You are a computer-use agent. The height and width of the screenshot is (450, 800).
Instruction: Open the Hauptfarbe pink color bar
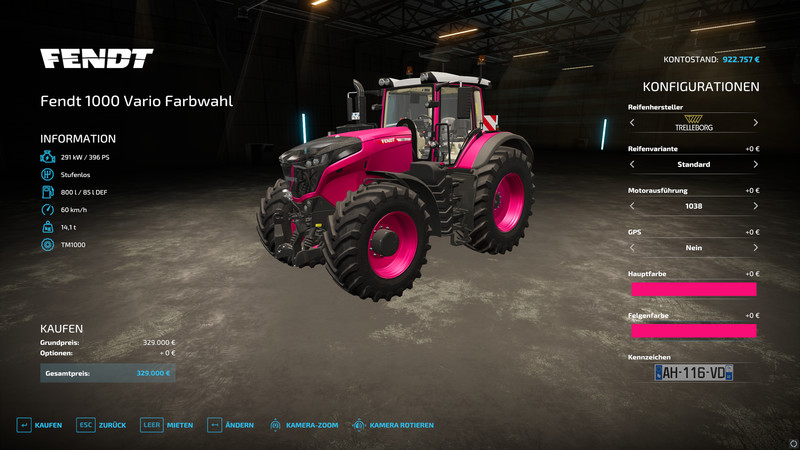(x=693, y=289)
